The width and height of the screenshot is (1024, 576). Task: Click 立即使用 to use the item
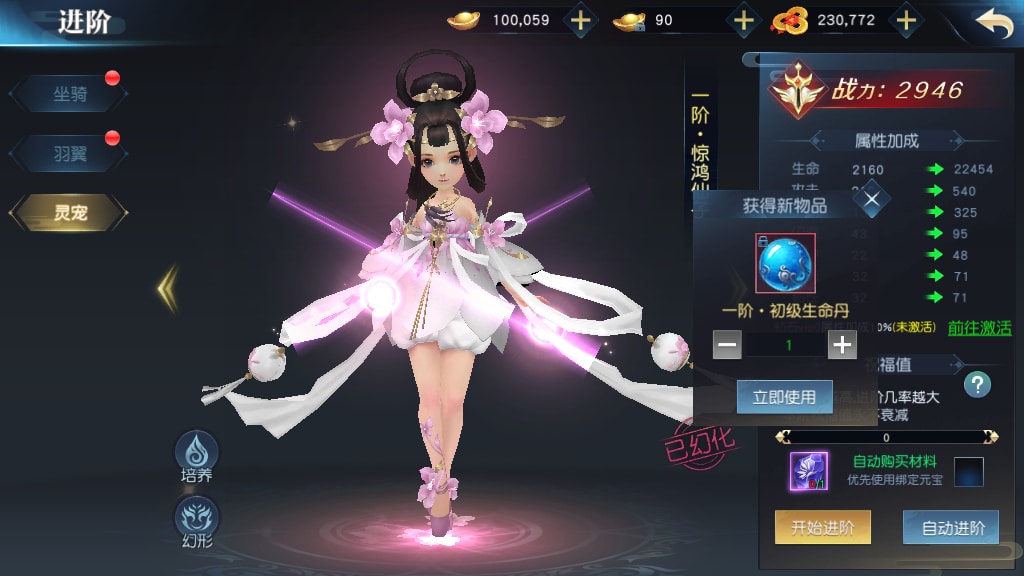(x=784, y=397)
